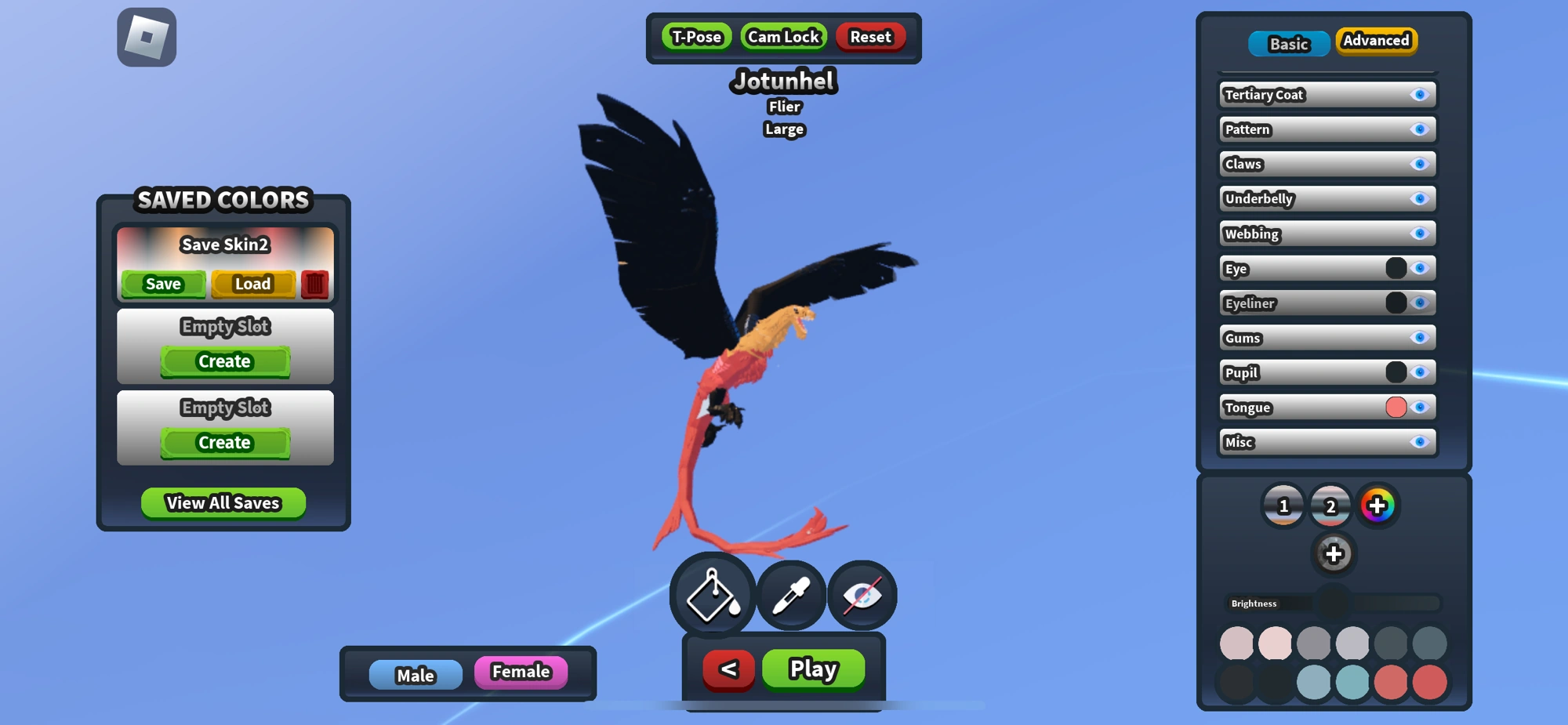The width and height of the screenshot is (1568, 725).
Task: Select saved color slot 1
Action: (x=1283, y=506)
